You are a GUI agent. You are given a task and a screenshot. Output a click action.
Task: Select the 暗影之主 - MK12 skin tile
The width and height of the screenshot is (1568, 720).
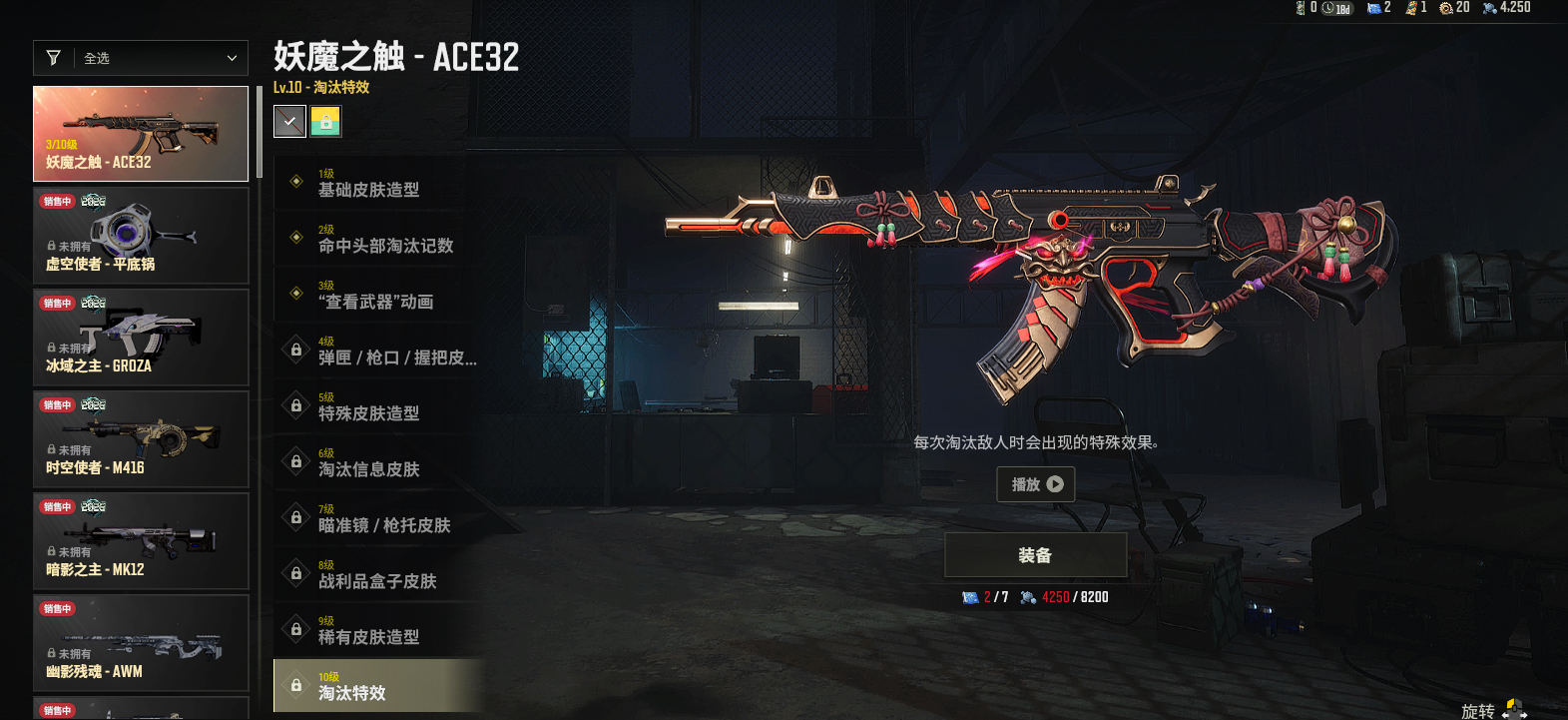(141, 541)
